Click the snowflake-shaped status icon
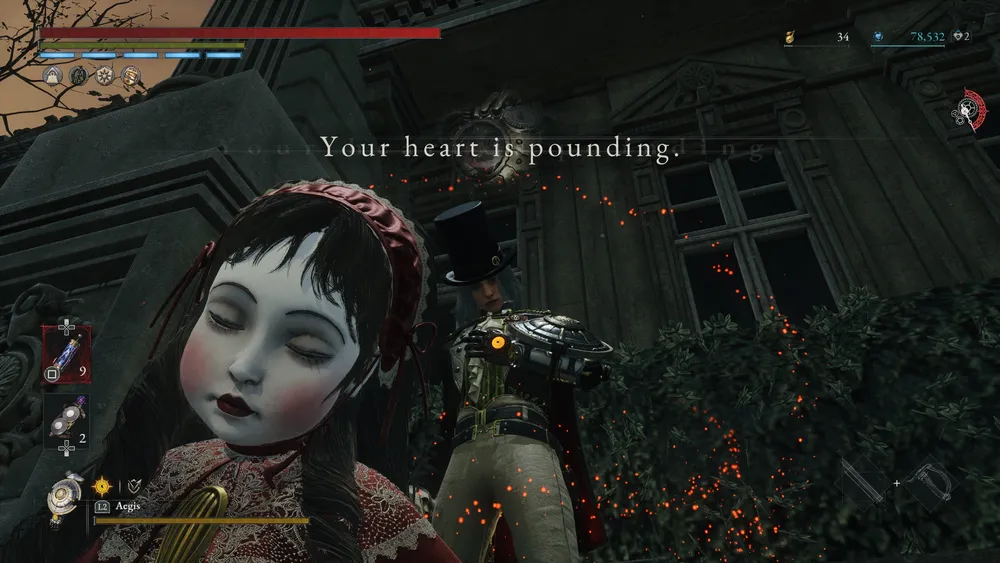 point(105,76)
